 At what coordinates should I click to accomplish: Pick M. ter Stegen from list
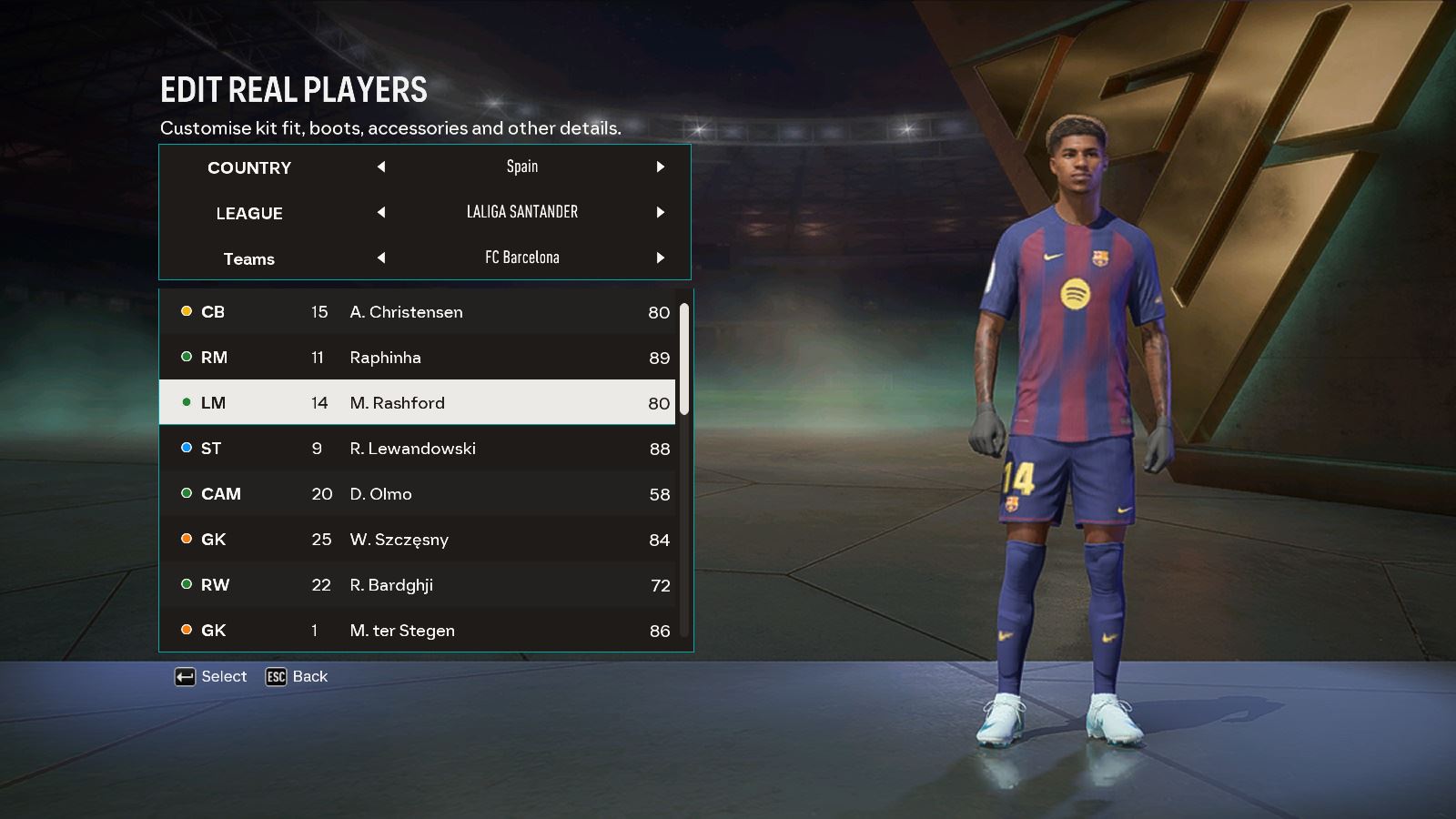(417, 629)
